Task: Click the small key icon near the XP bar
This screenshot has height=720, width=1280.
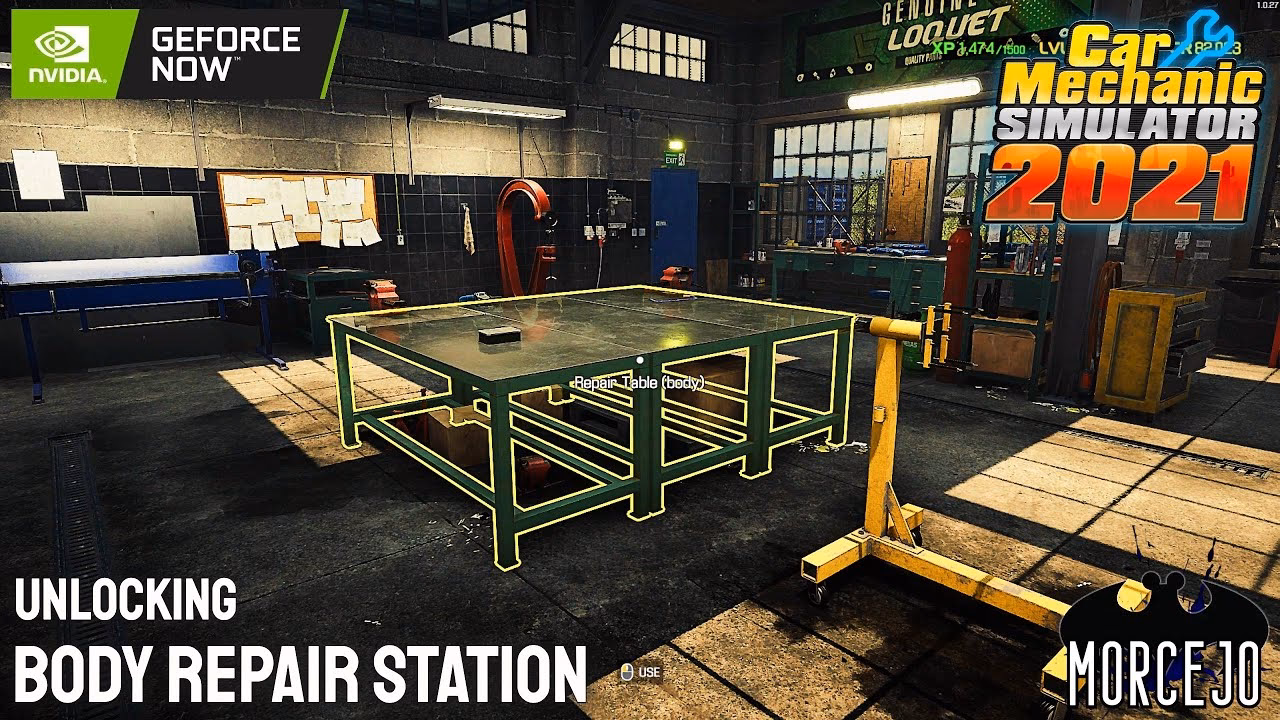Action: 1035,40
